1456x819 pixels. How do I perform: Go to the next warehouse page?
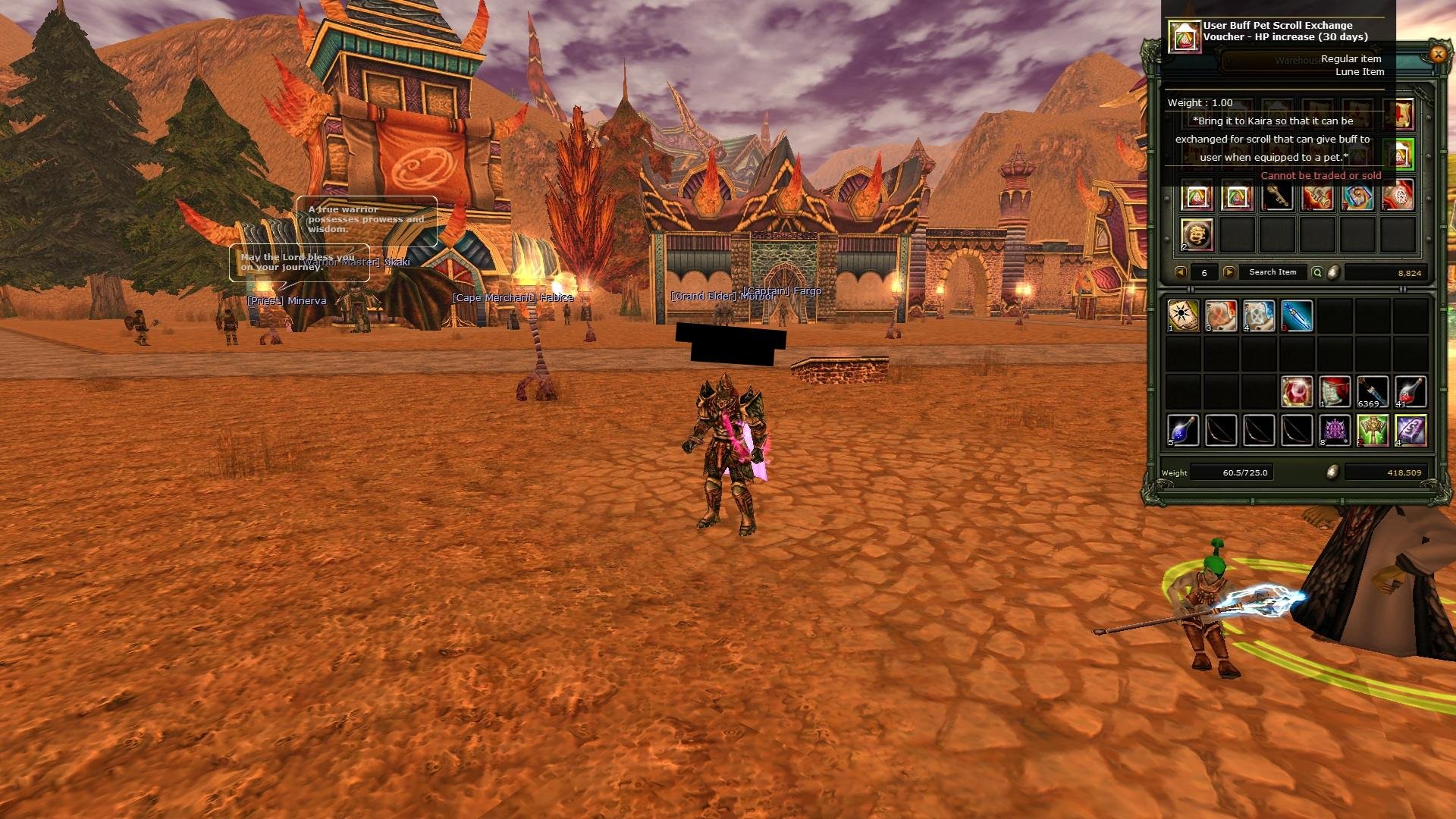[1229, 272]
